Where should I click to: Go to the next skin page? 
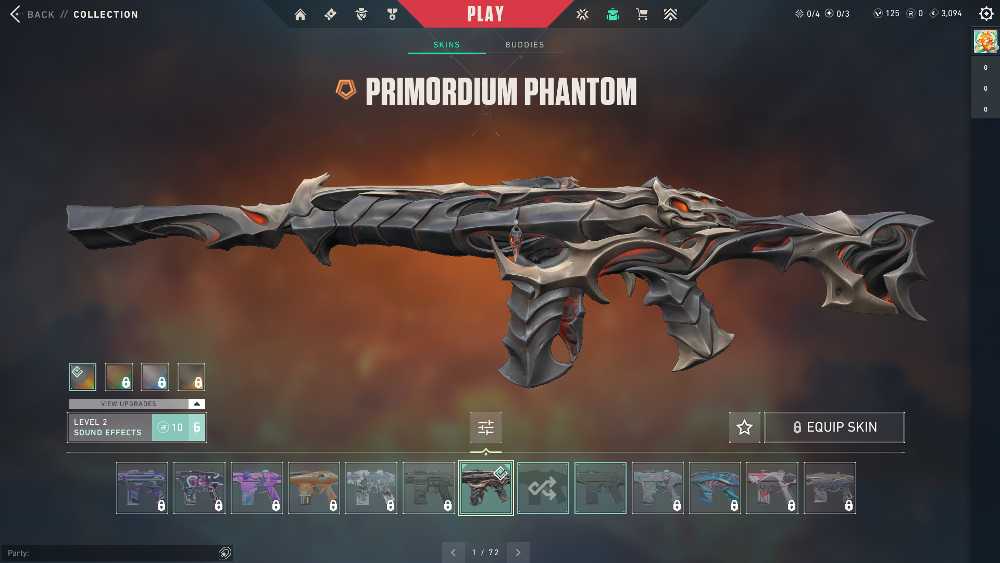tap(518, 552)
